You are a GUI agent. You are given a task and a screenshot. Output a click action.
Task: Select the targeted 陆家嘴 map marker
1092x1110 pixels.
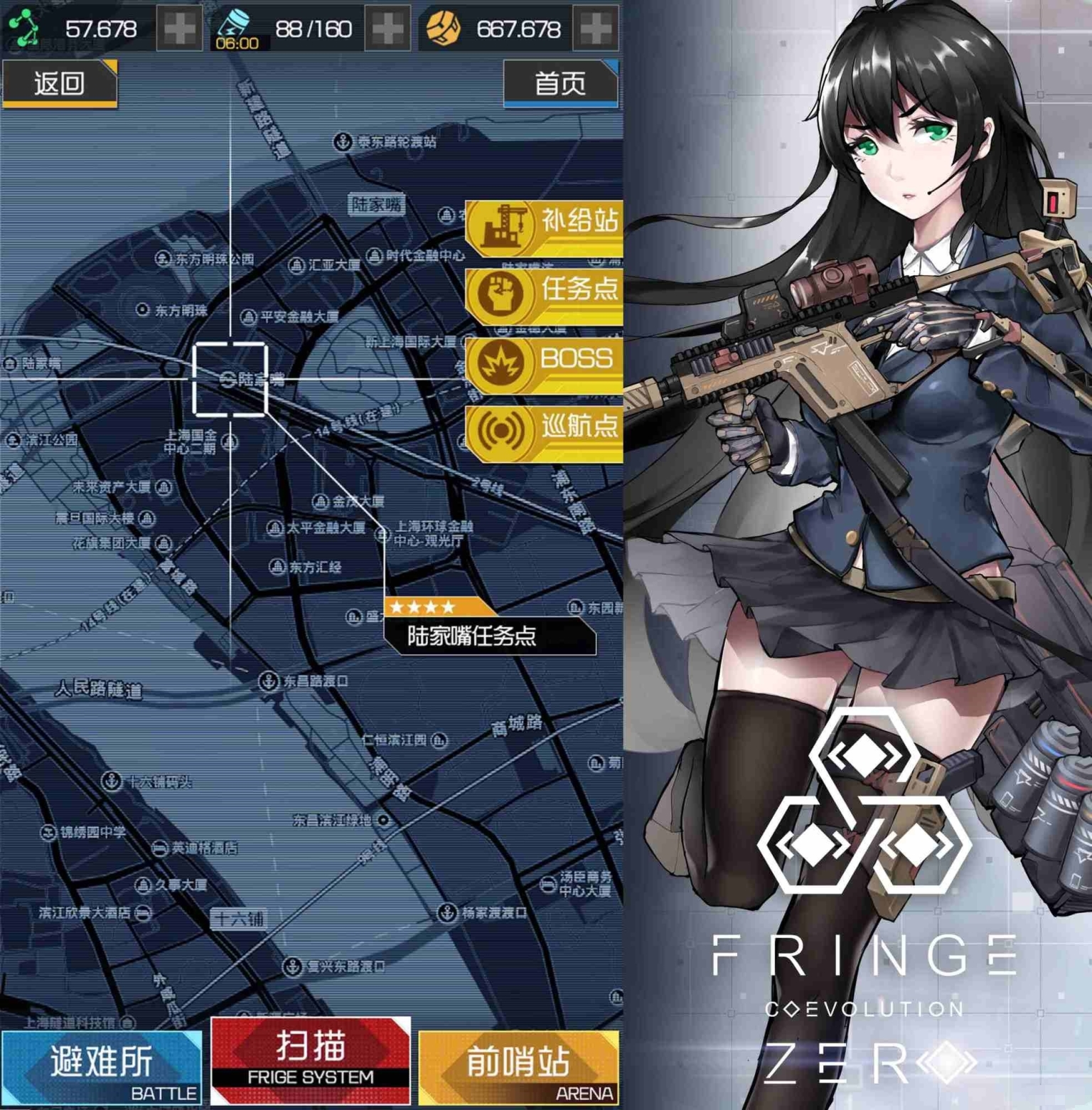pyautogui.click(x=230, y=379)
